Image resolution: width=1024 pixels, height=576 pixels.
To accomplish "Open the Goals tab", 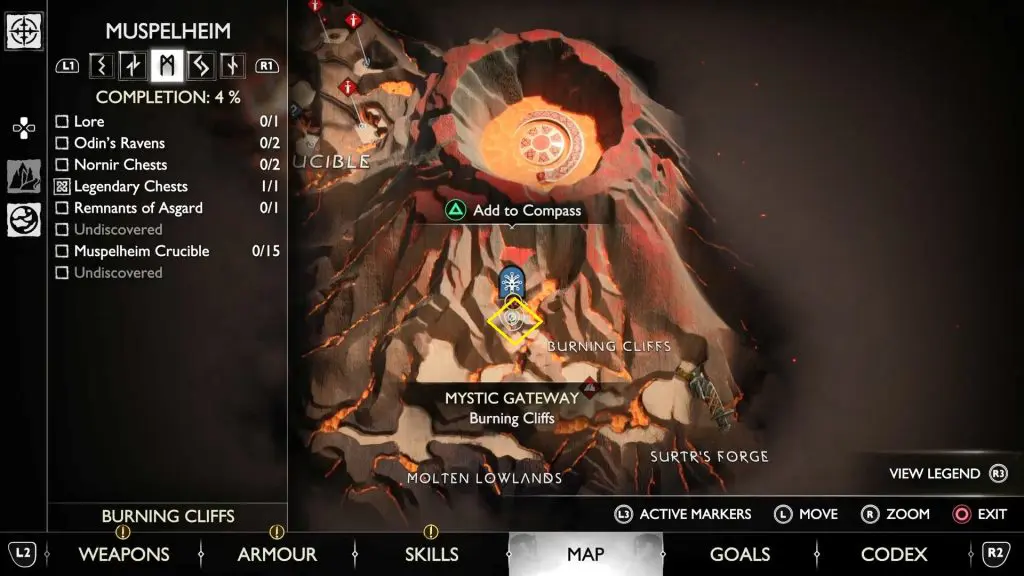I will tap(739, 554).
